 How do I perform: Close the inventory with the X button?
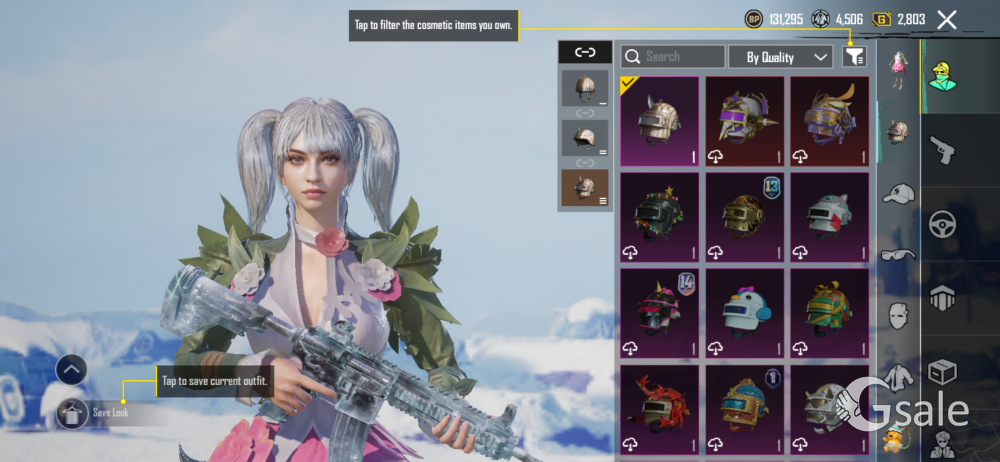[947, 19]
